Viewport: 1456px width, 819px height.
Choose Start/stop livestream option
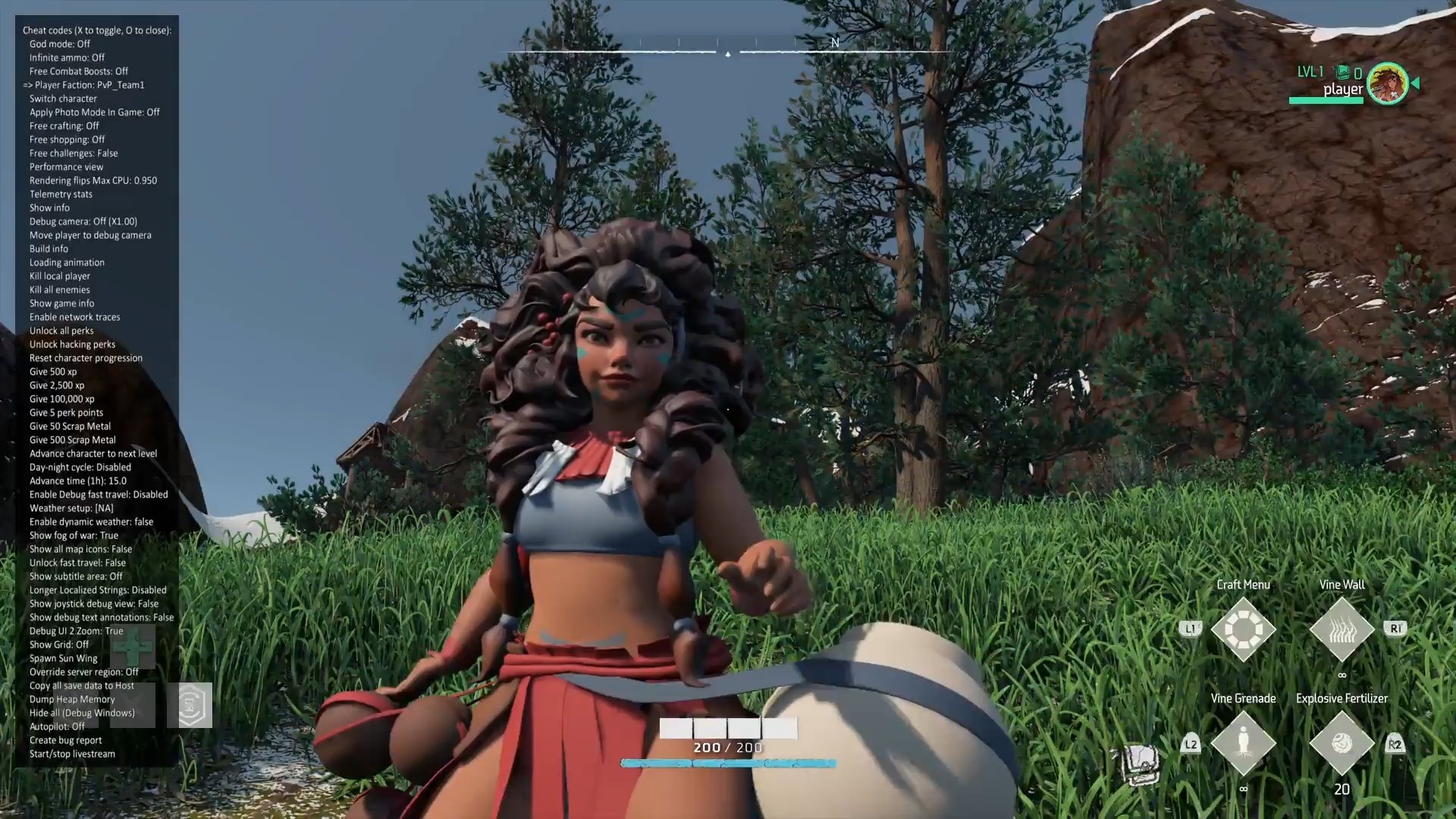click(x=72, y=754)
